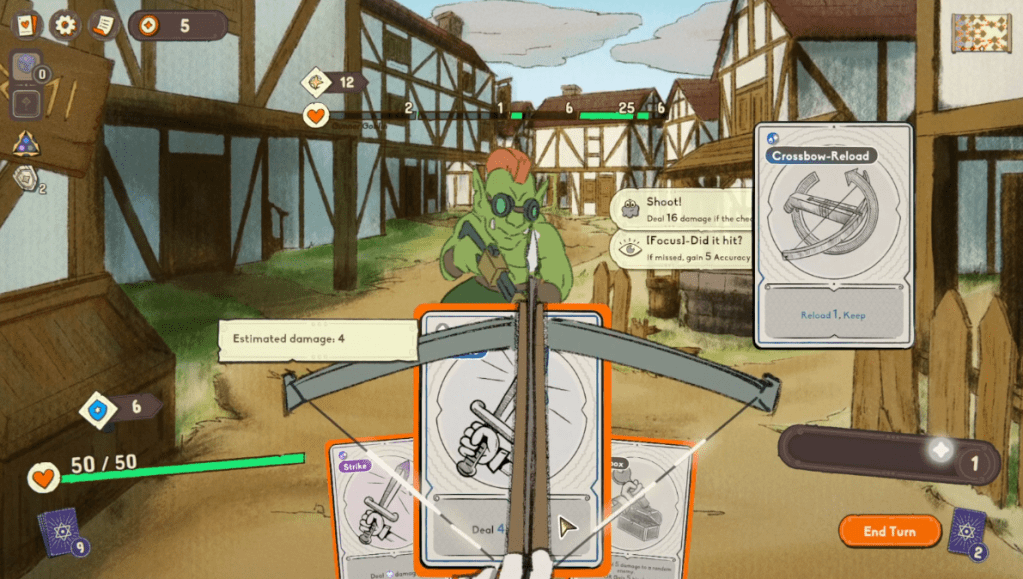View the discard pile with 2 cards
Viewport: 1023px width, 579px height.
[967, 530]
